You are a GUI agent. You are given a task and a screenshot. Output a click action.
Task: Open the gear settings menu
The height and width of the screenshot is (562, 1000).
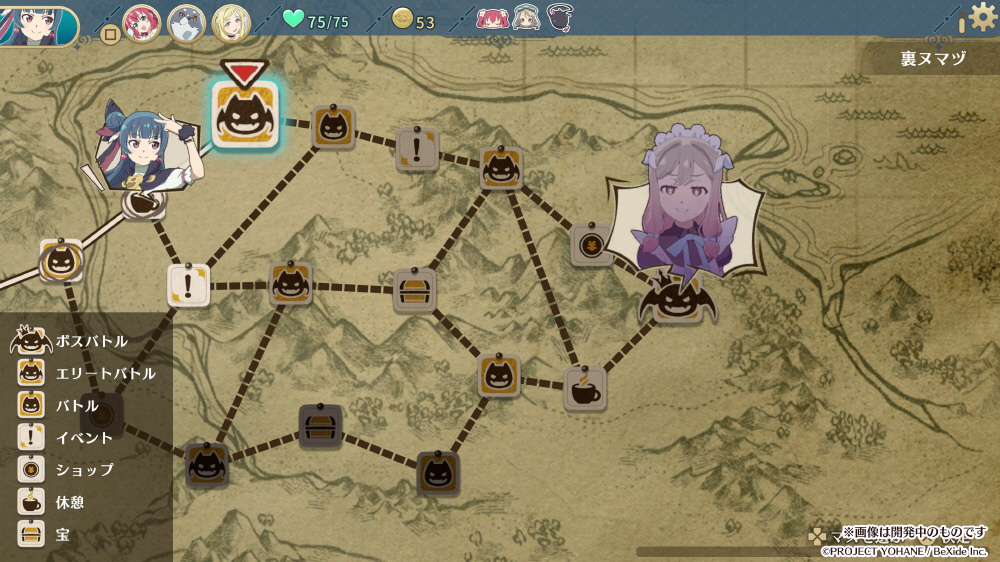(982, 18)
